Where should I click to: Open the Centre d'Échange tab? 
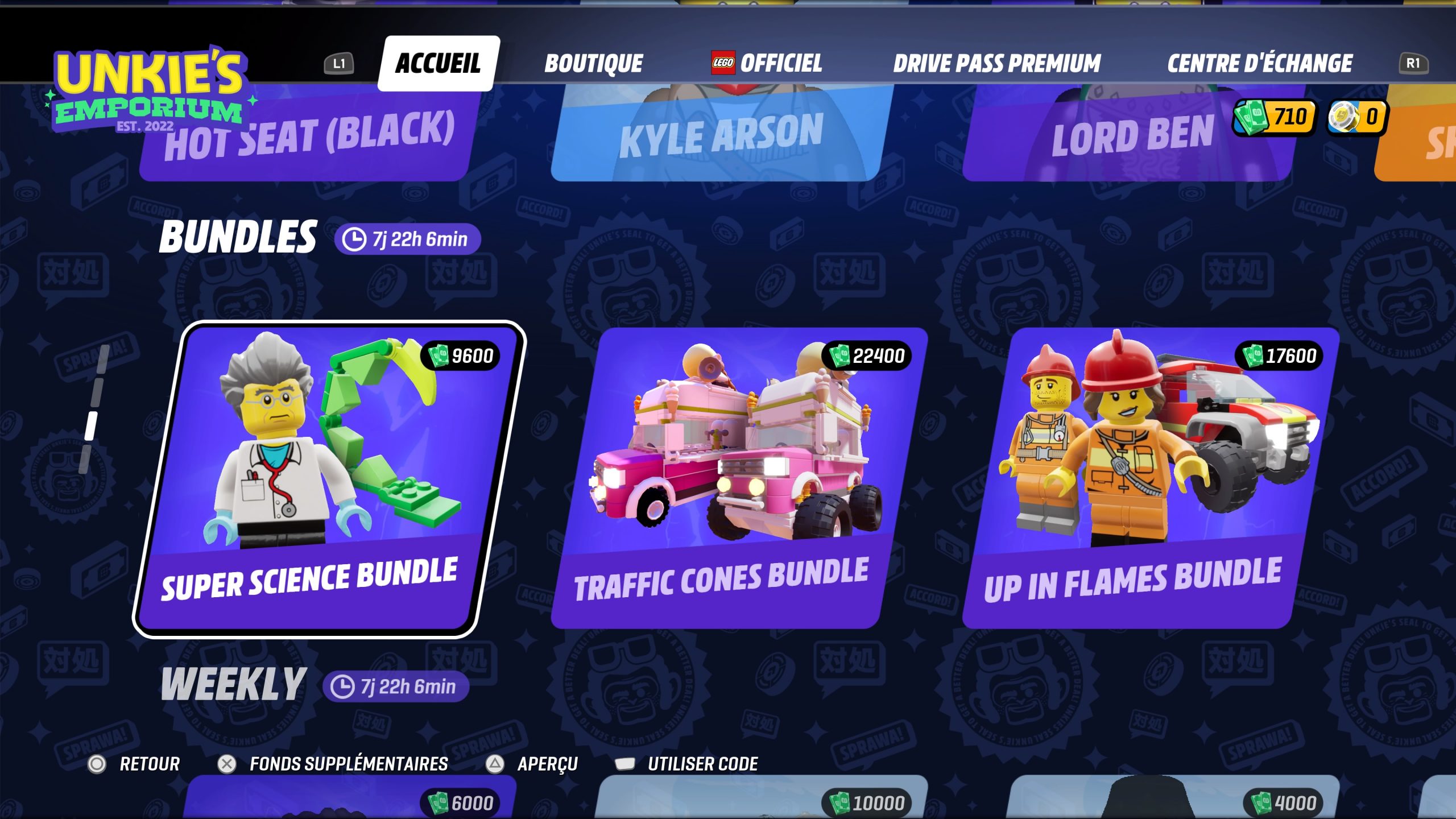(1259, 63)
